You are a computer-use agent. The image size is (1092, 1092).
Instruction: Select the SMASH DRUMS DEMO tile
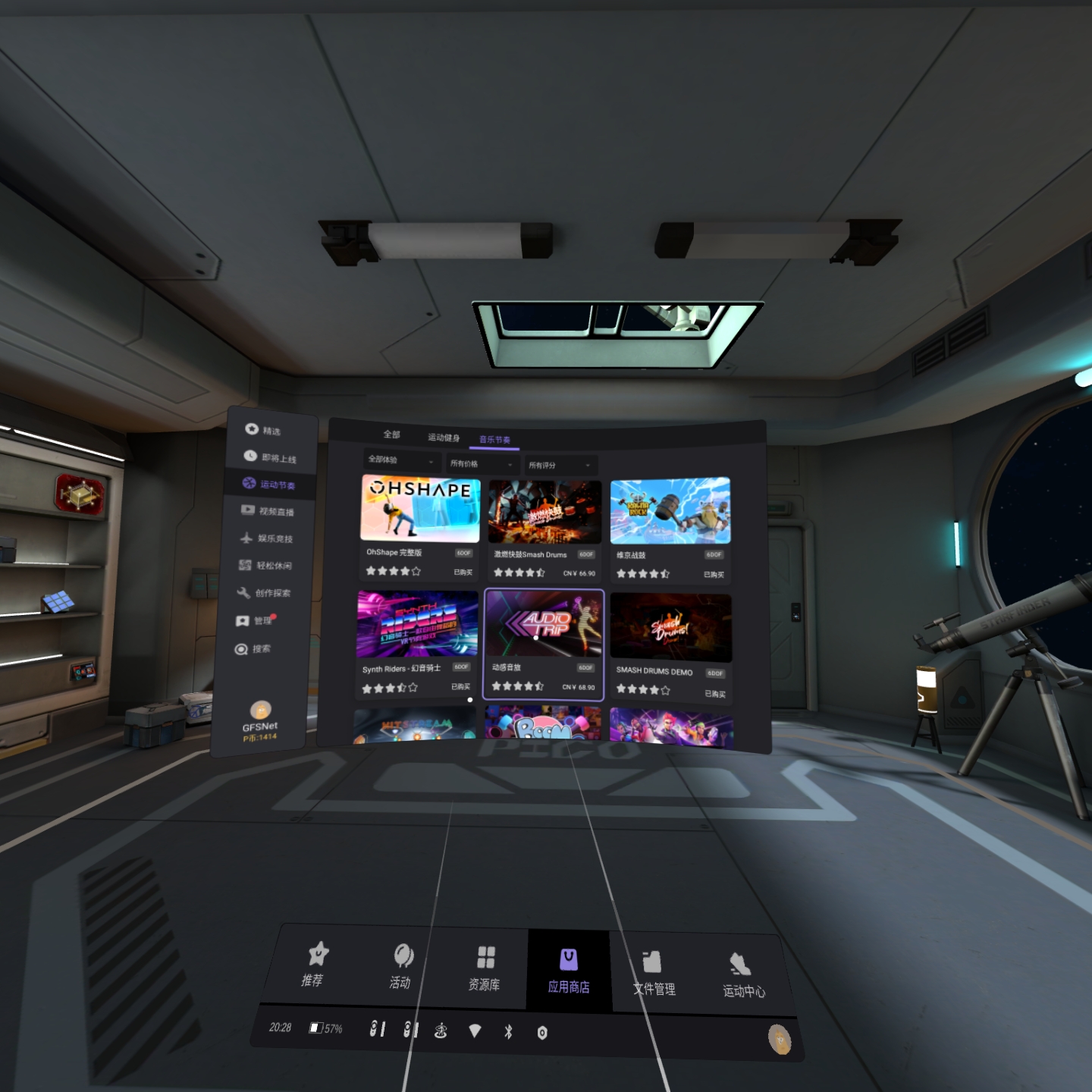point(670,626)
